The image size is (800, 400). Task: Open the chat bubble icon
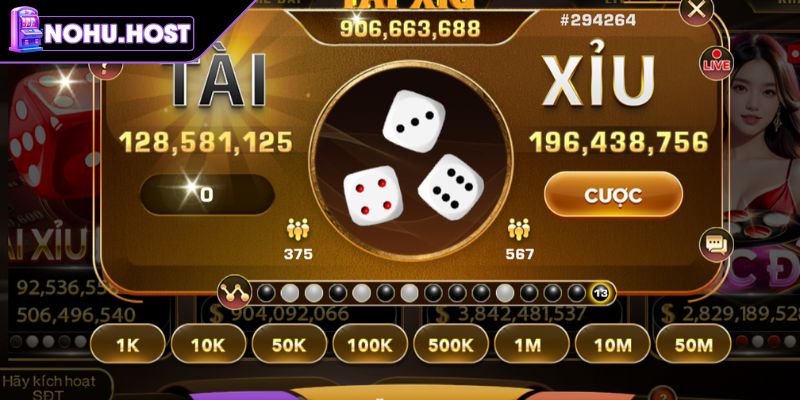(716, 243)
